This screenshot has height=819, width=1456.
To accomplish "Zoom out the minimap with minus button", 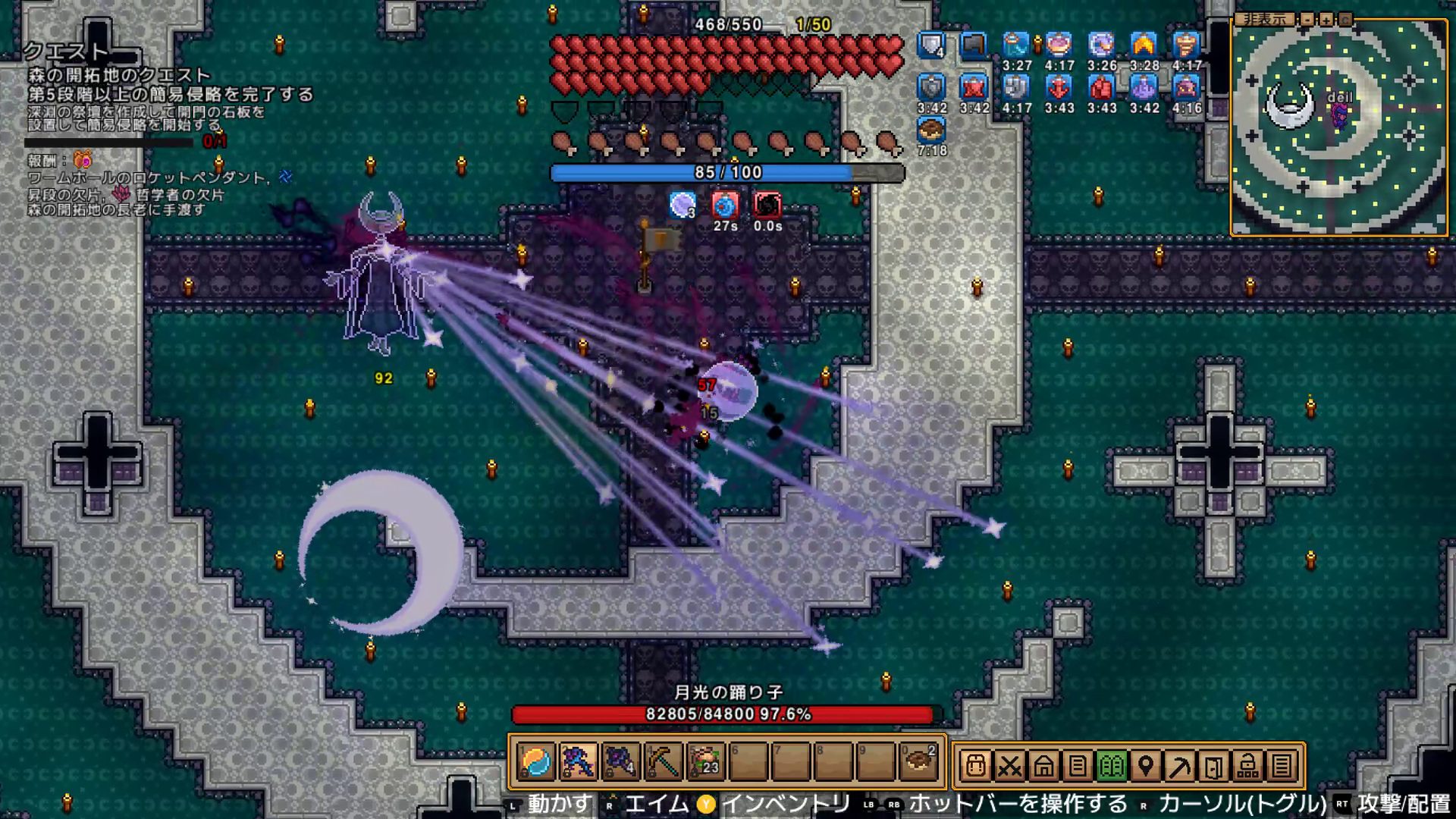I will (1307, 19).
